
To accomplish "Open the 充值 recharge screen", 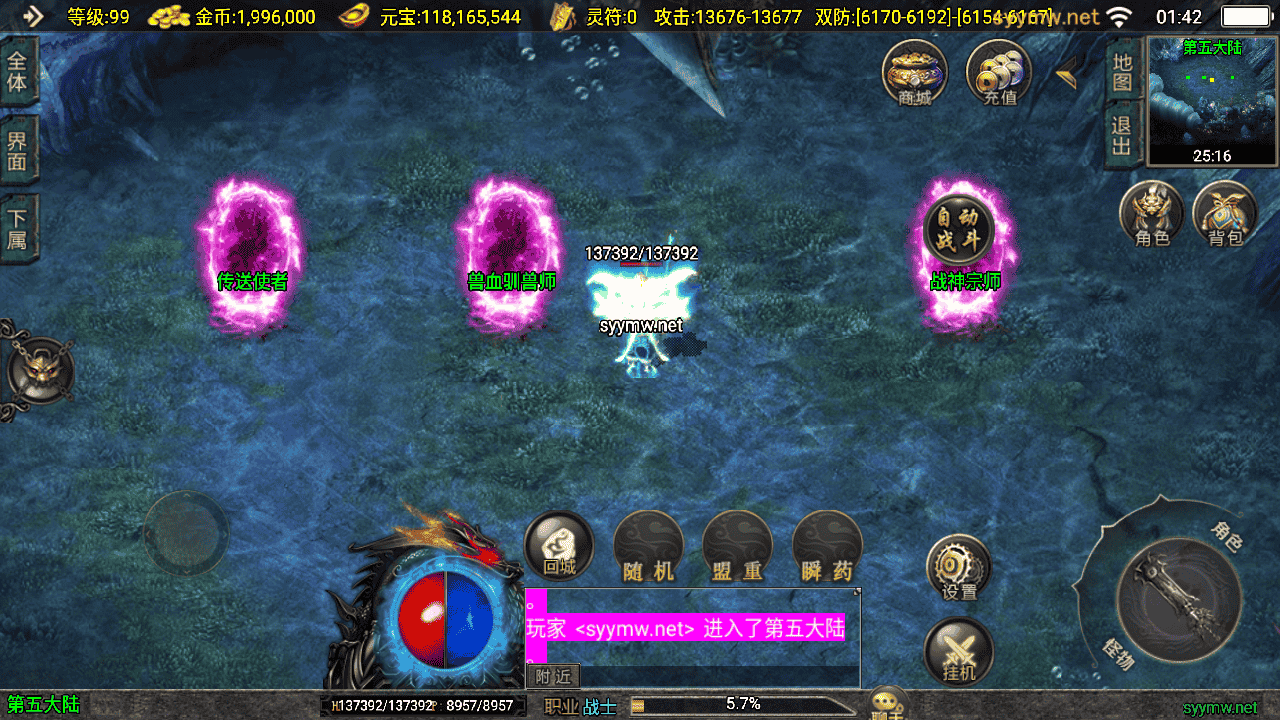I will 999,72.
